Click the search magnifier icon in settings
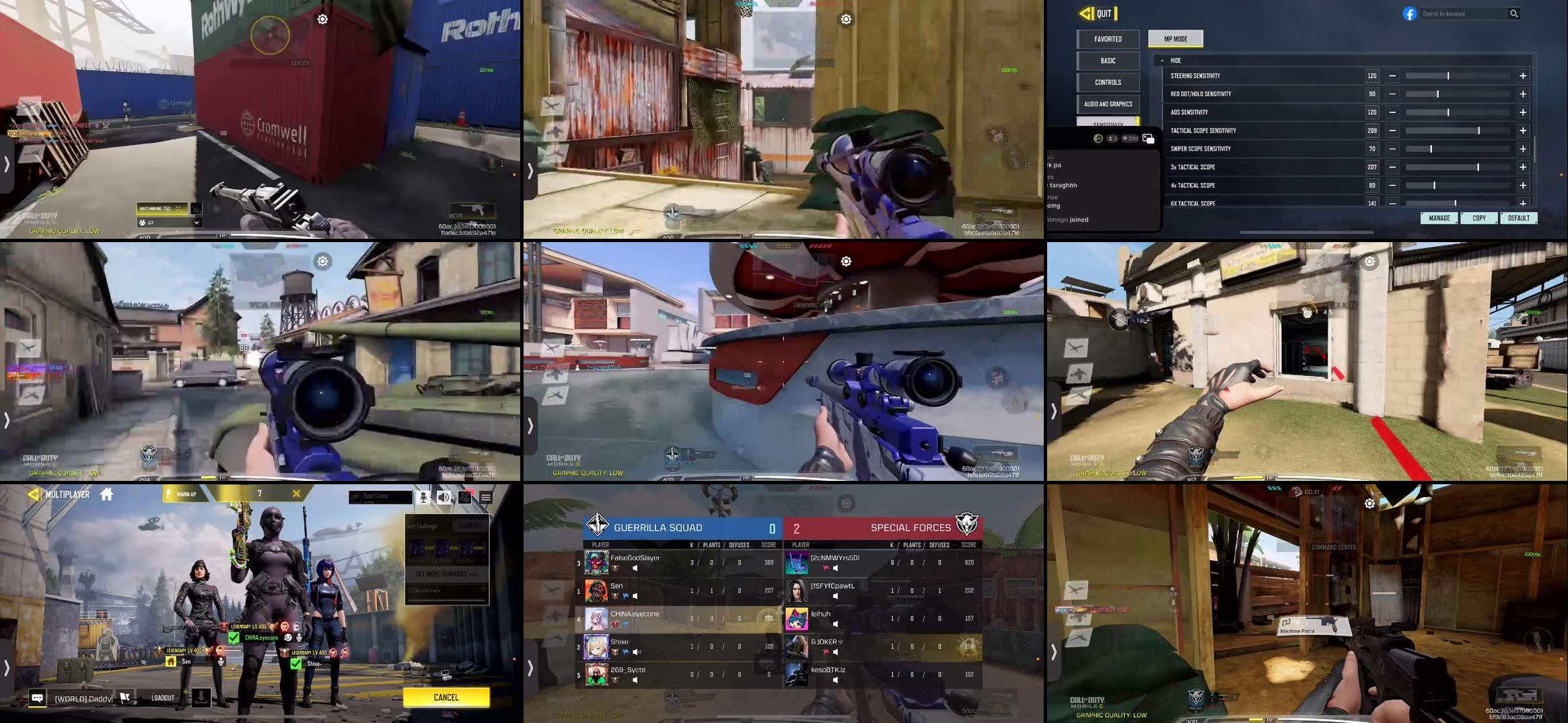This screenshot has height=723, width=1568. click(x=1514, y=13)
